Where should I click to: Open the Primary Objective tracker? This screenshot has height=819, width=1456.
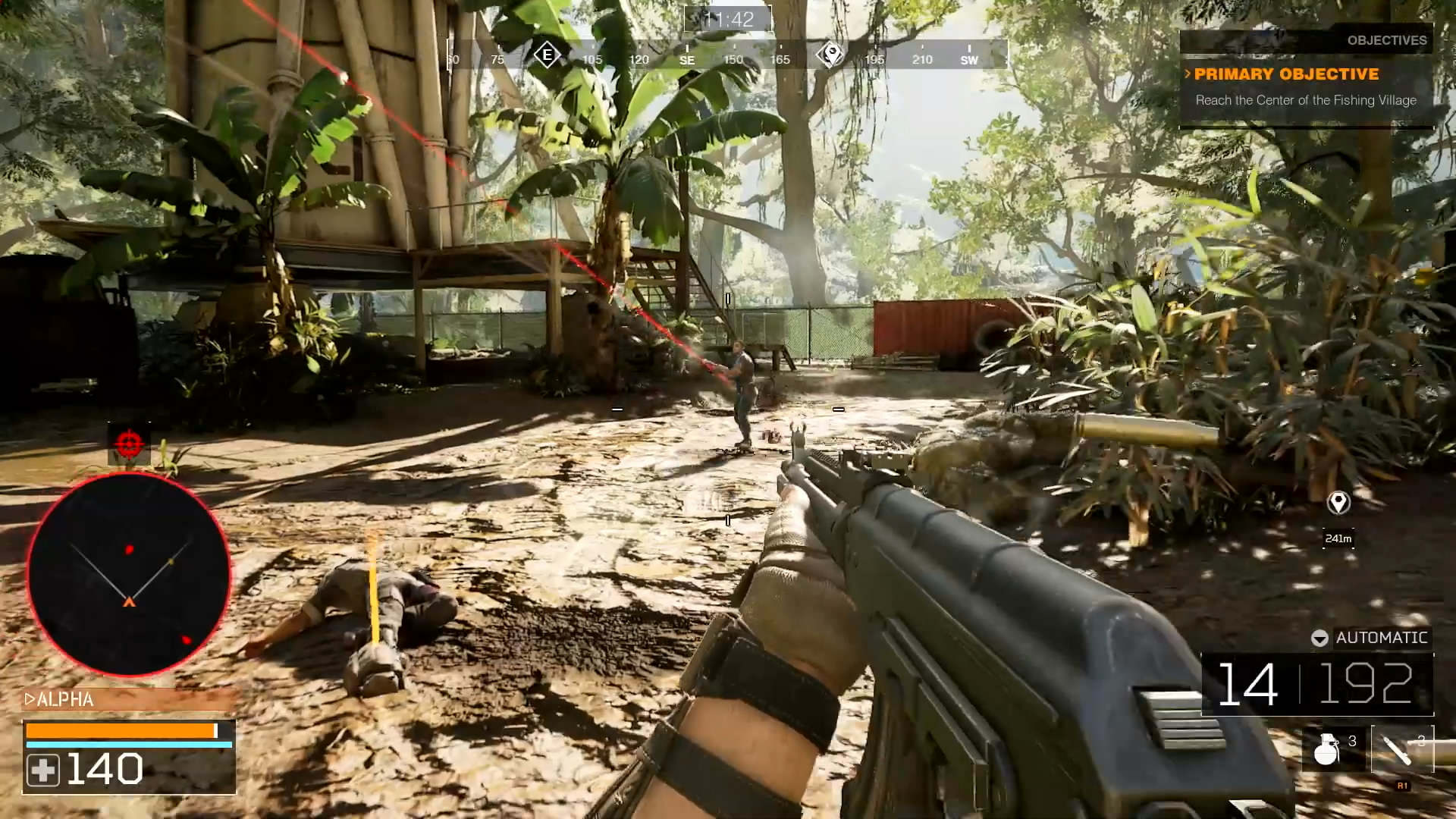[x=1286, y=74]
